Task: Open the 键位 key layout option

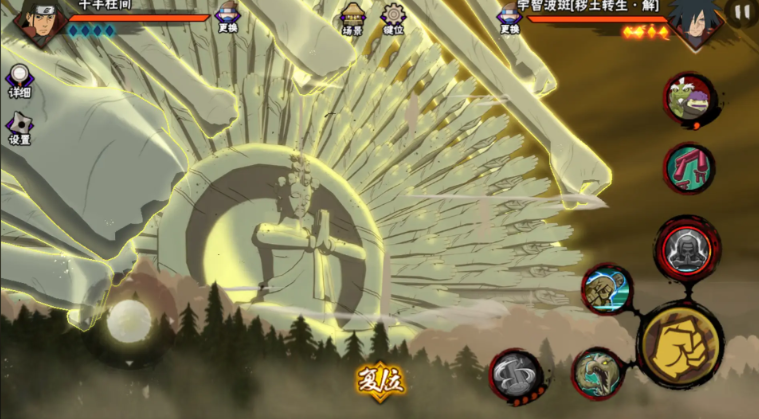Action: 394,17
